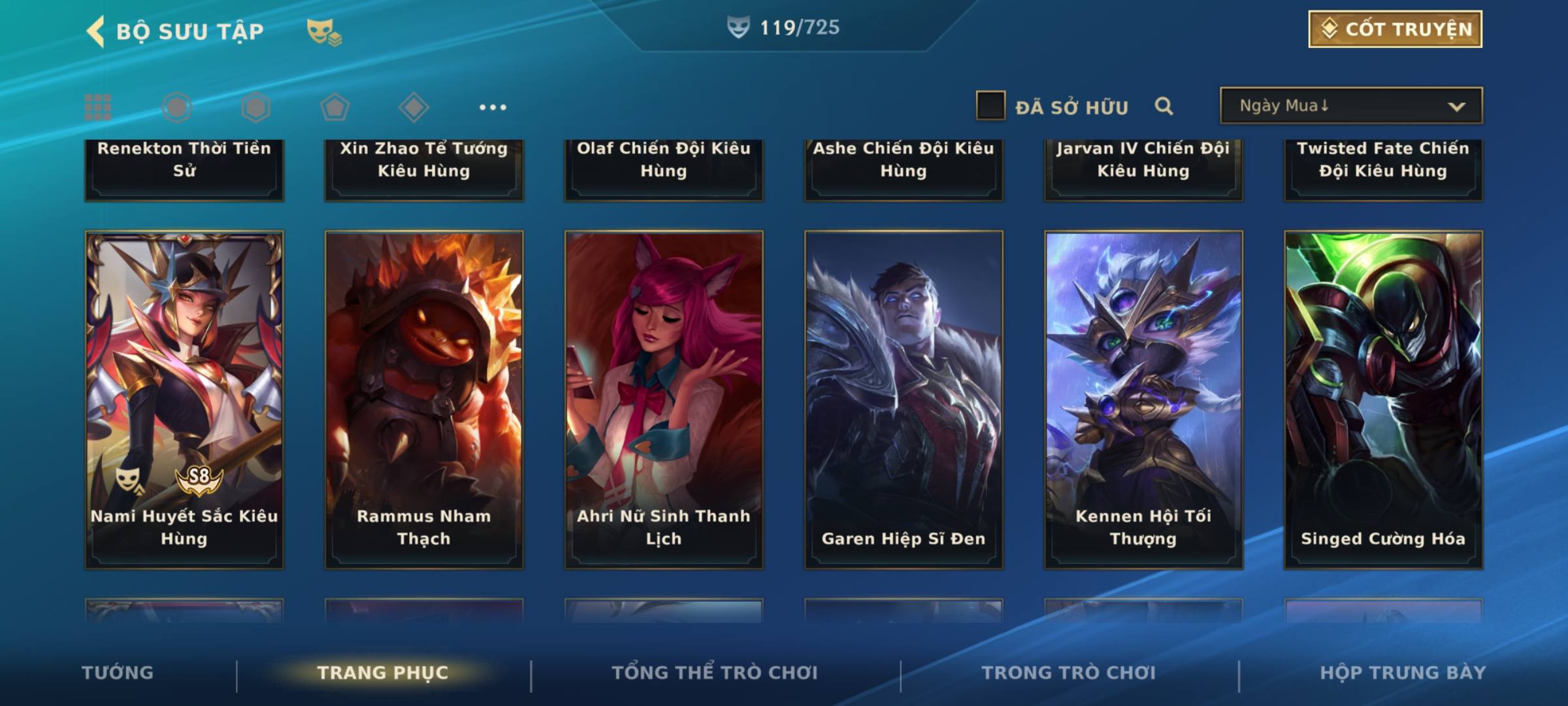Pick Kennen Hội Tối Thượng skin
Screen dimensions: 1568x706
pos(1143,399)
